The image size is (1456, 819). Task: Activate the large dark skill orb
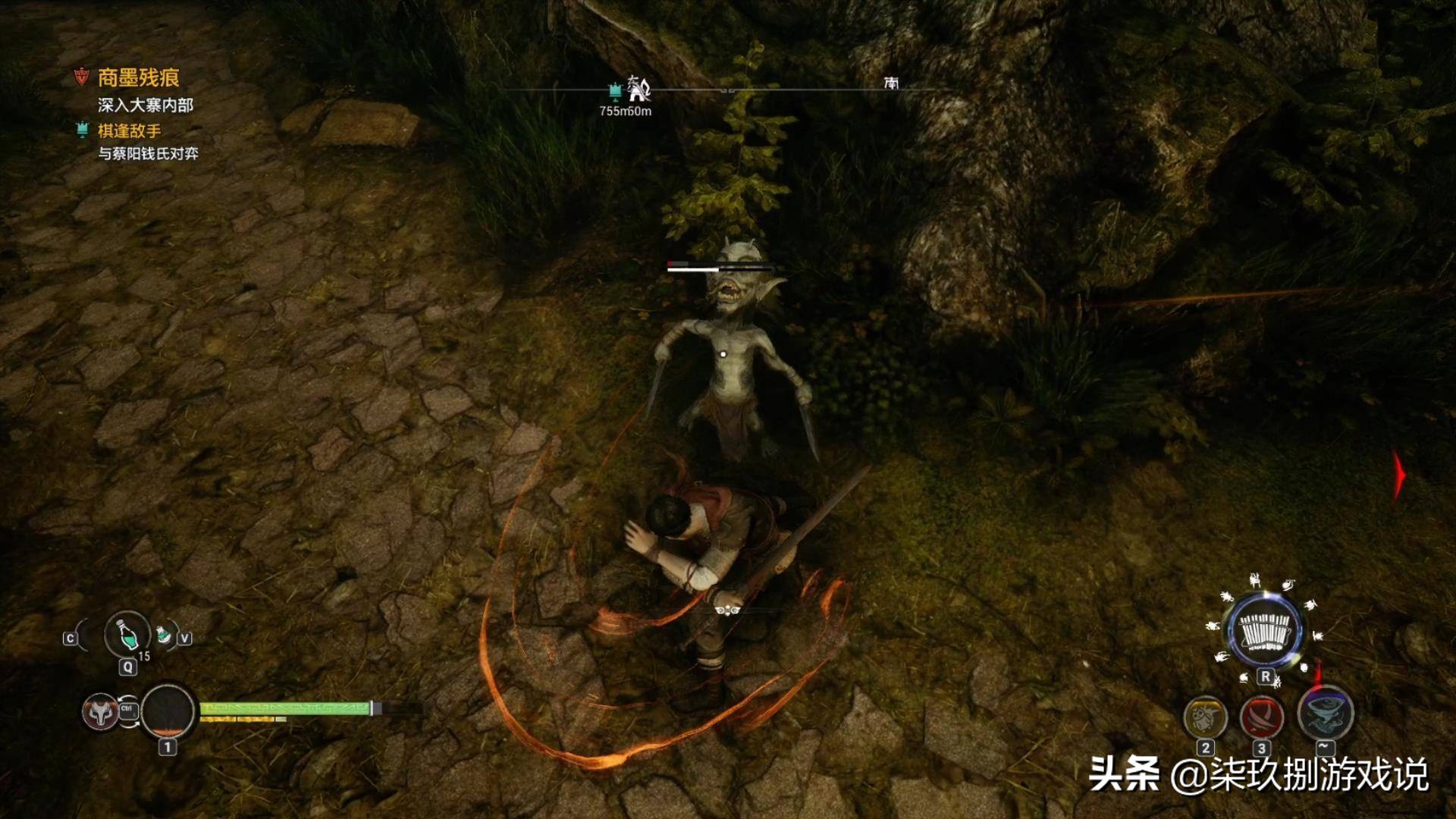coord(168,712)
